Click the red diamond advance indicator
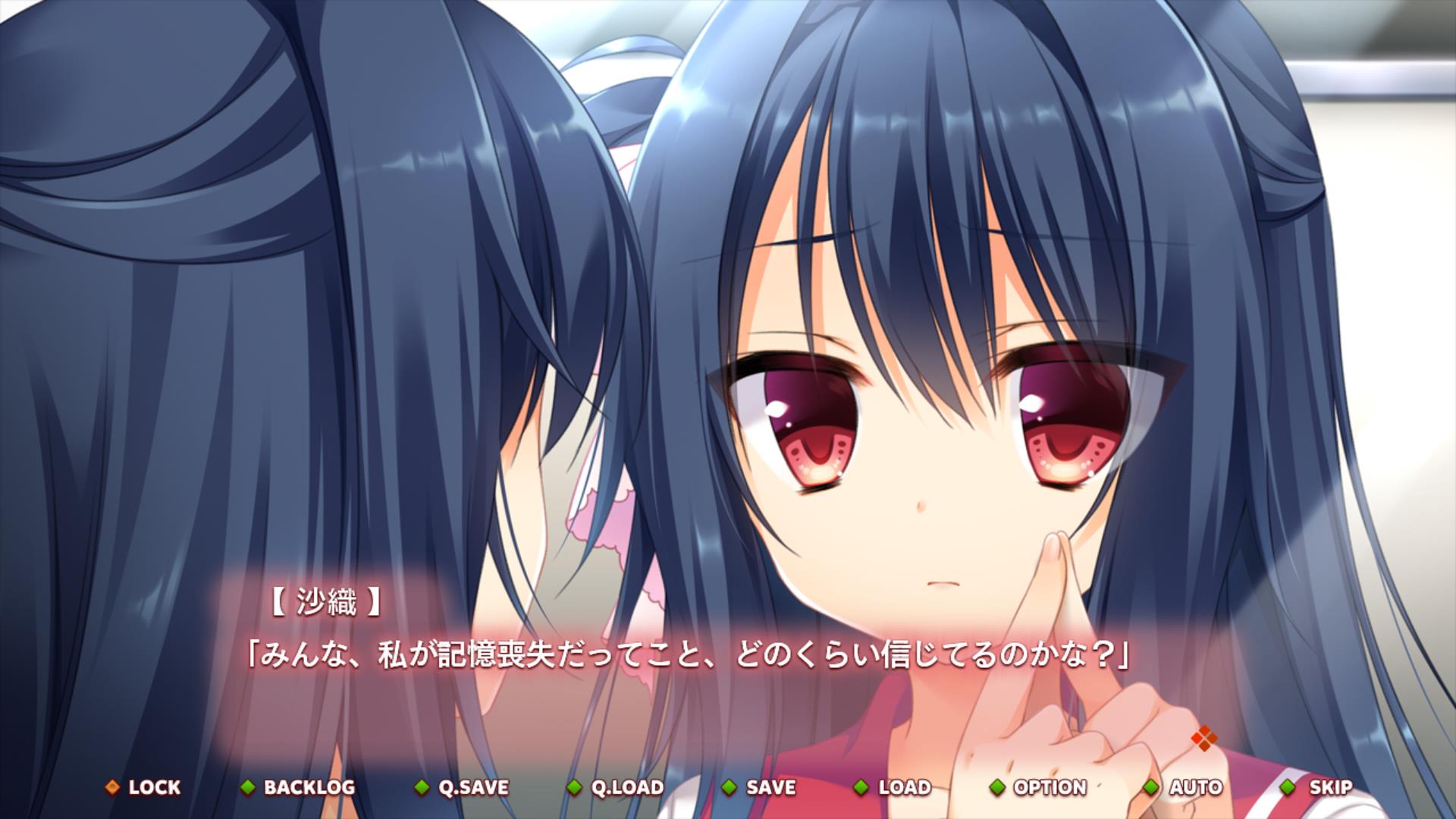Image resolution: width=1456 pixels, height=819 pixels. click(x=1203, y=738)
